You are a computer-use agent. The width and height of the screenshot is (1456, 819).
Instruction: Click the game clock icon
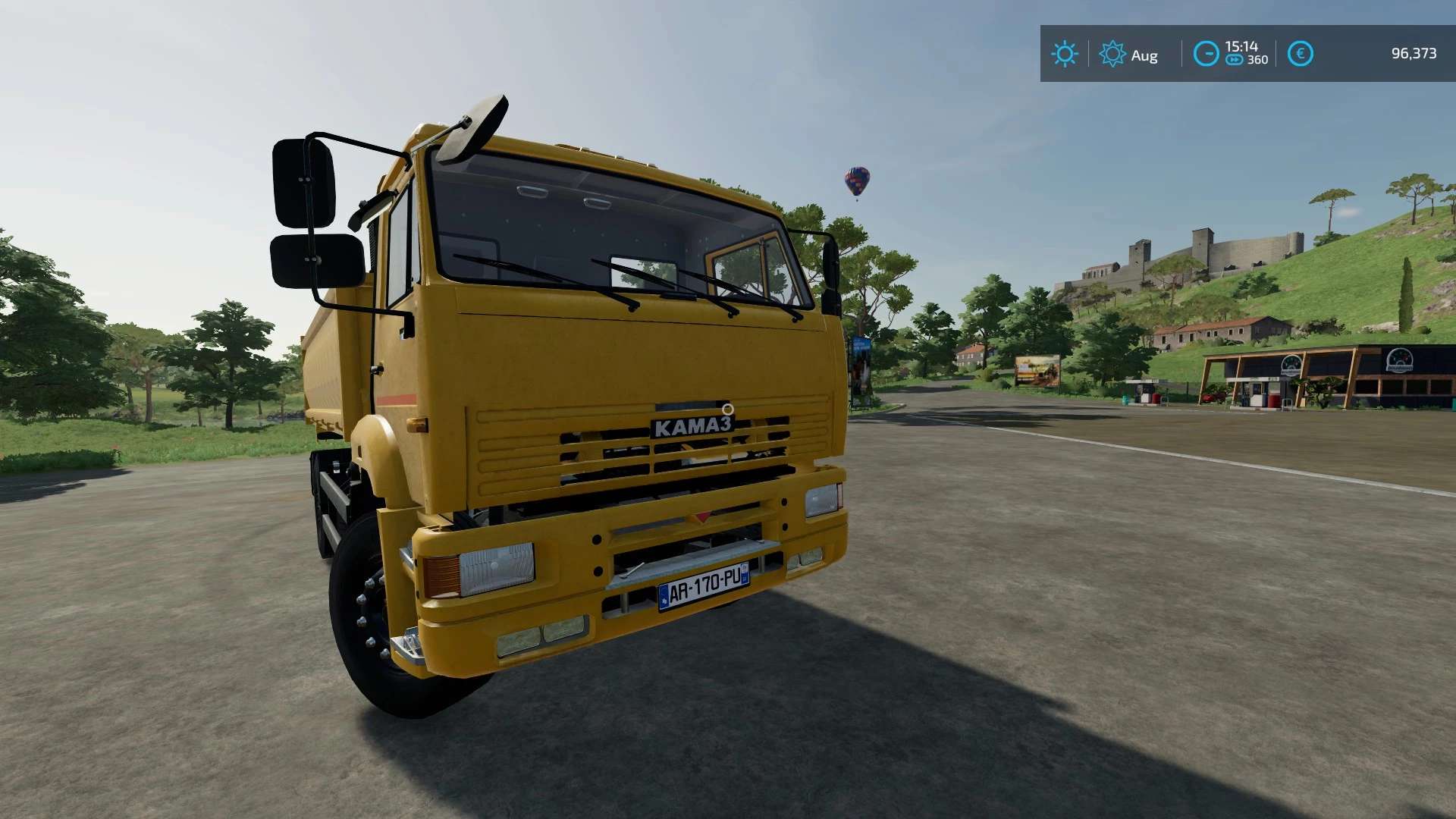[1206, 54]
